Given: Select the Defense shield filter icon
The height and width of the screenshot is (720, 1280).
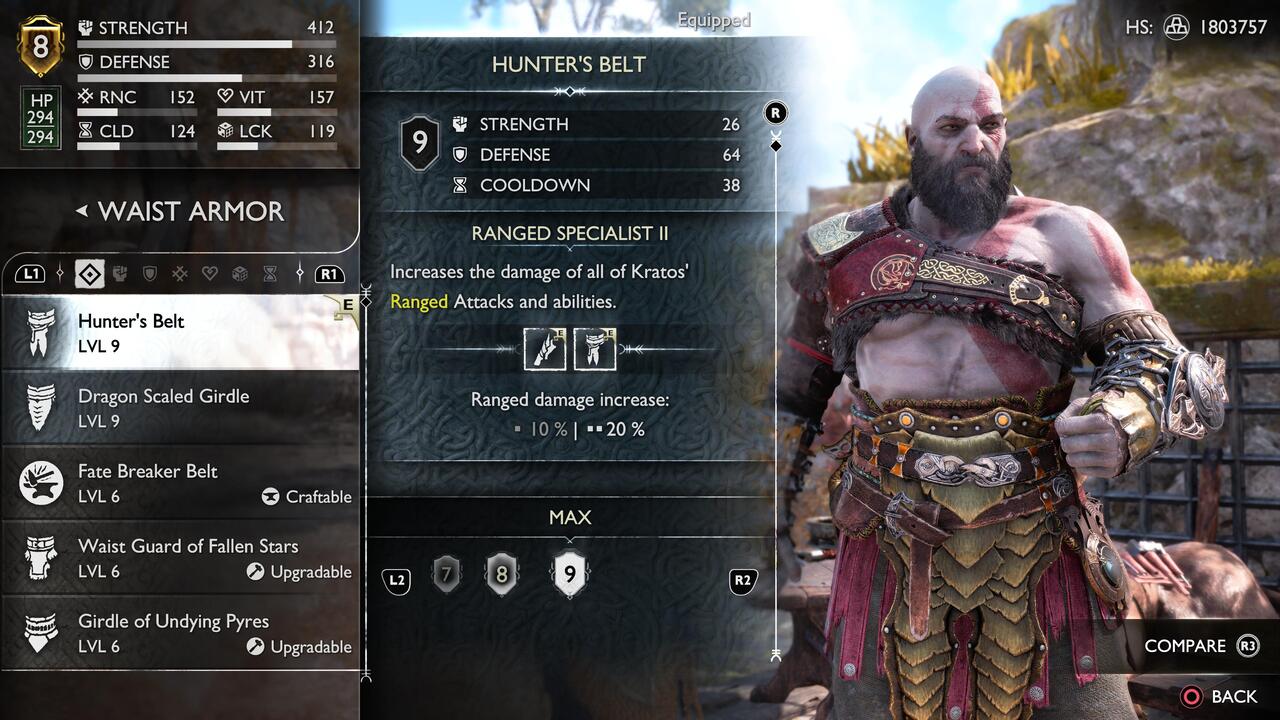Looking at the screenshot, I should (x=150, y=273).
